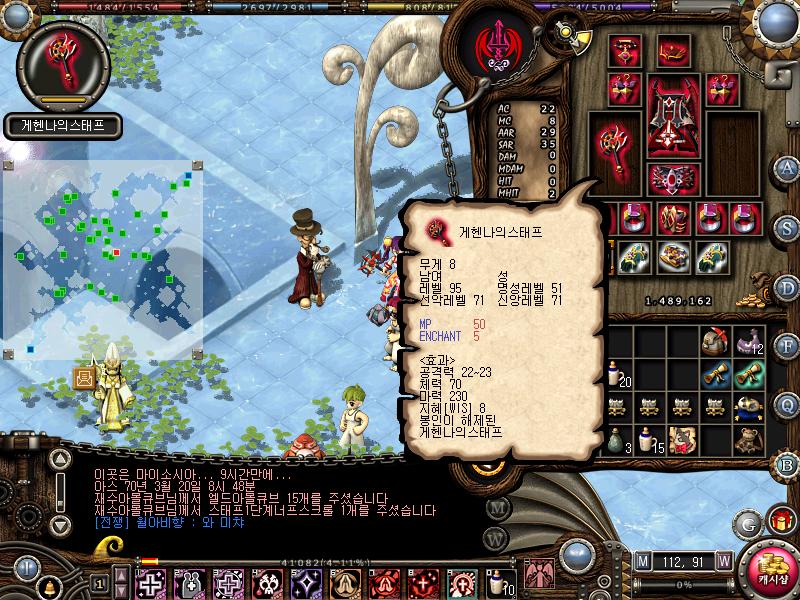Viewport: 800px width, 600px height.
Task: Click the W button beside coordinates
Action: 722,560
